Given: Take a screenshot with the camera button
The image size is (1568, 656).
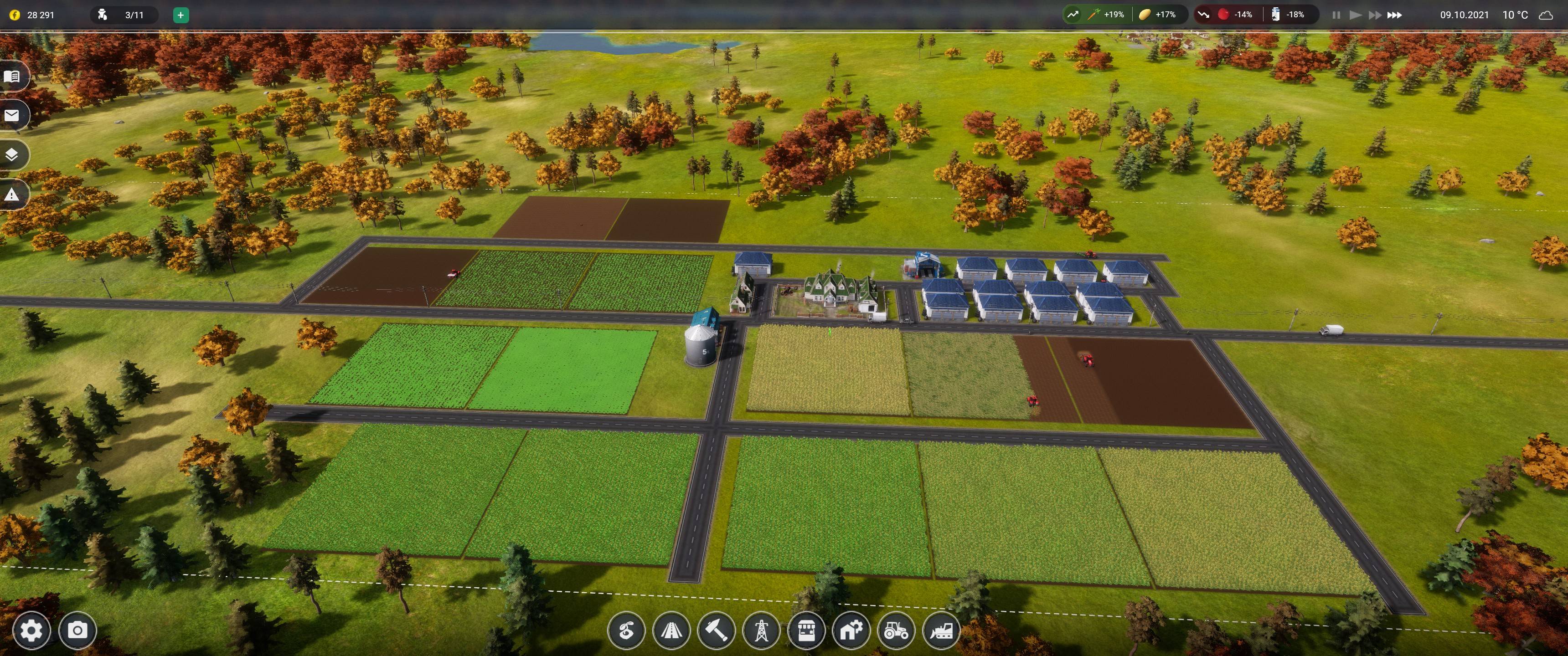Looking at the screenshot, I should [77, 630].
